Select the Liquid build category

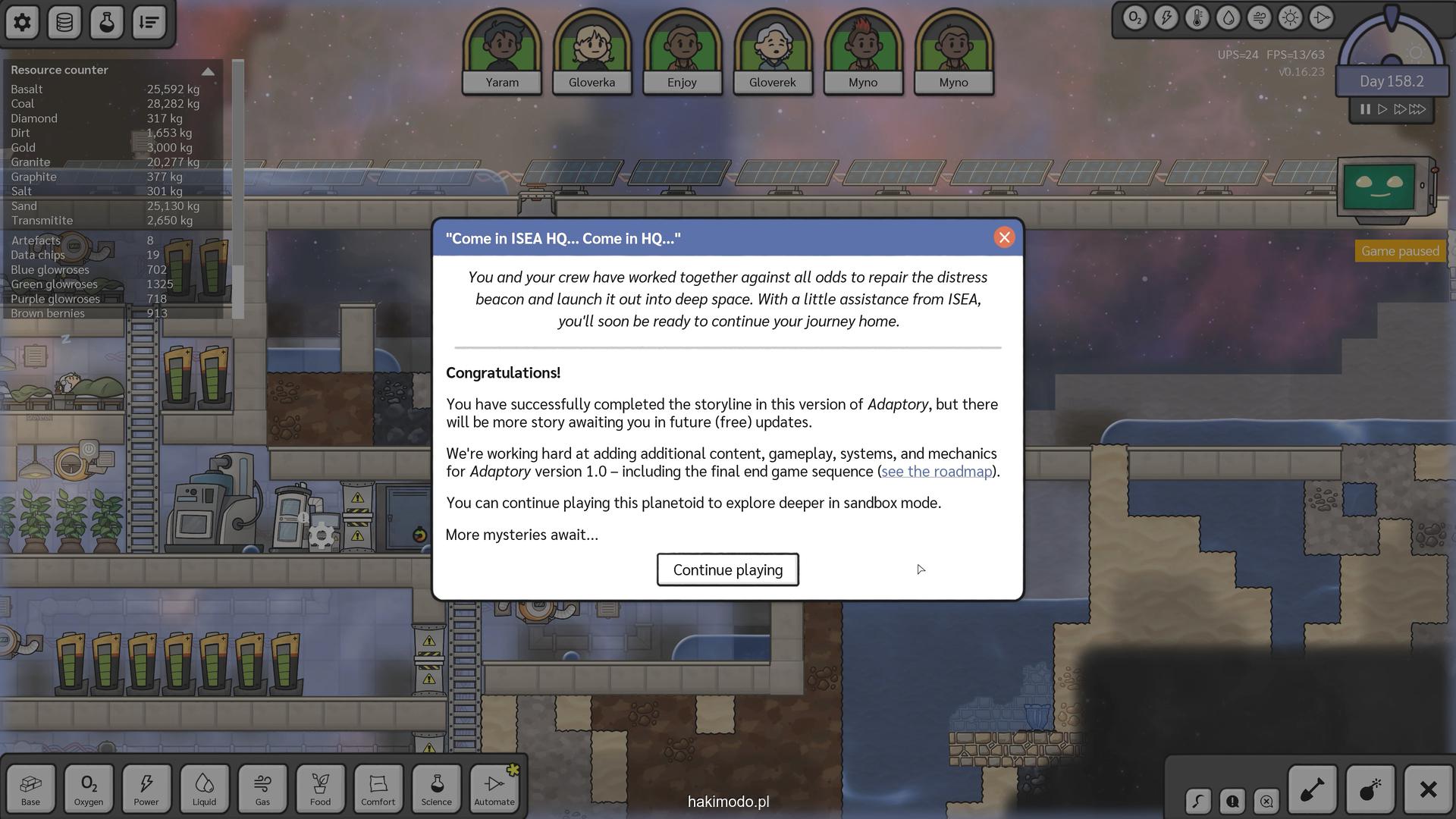point(204,789)
